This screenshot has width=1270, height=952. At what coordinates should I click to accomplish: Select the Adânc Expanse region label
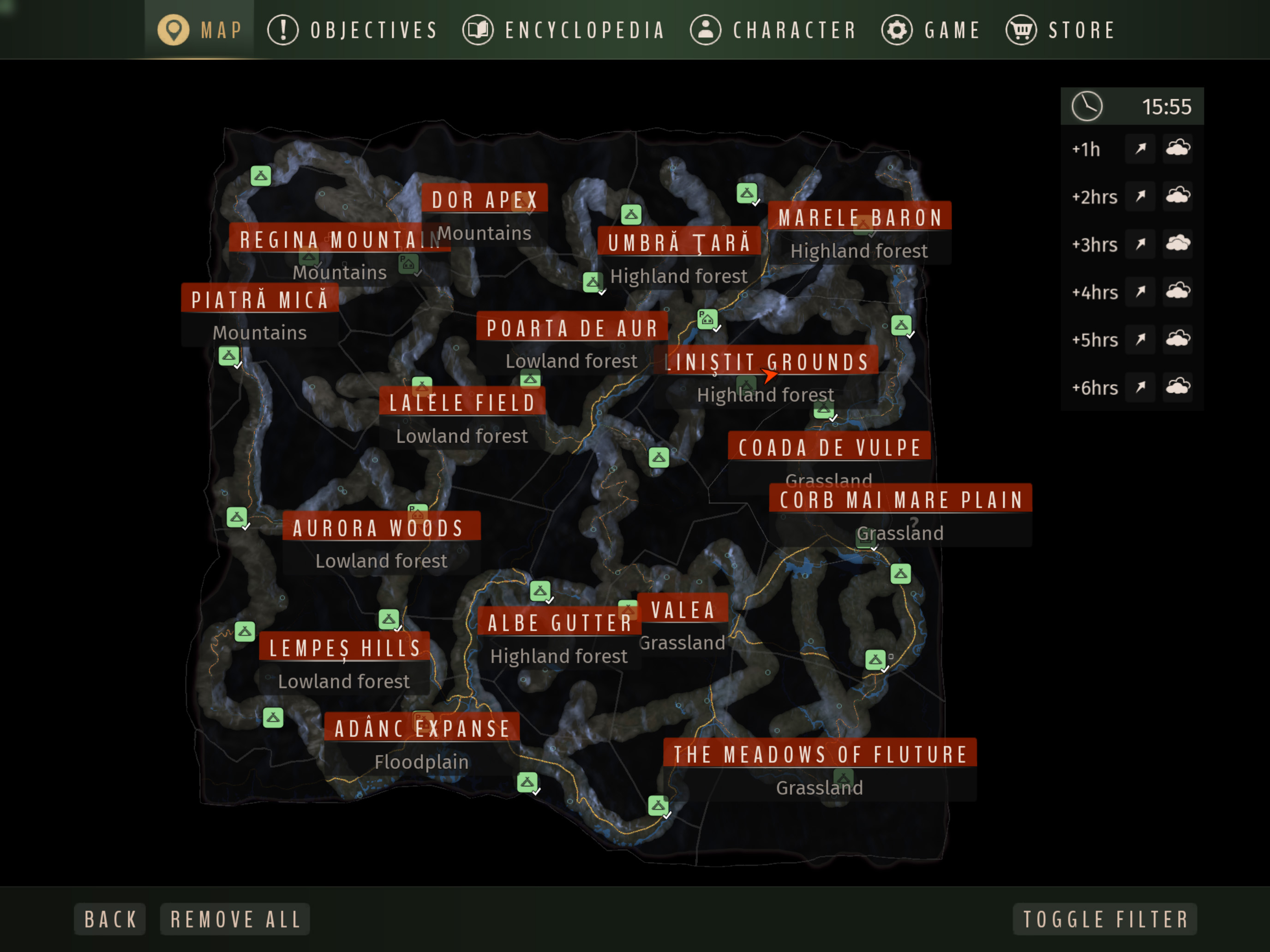tap(422, 728)
